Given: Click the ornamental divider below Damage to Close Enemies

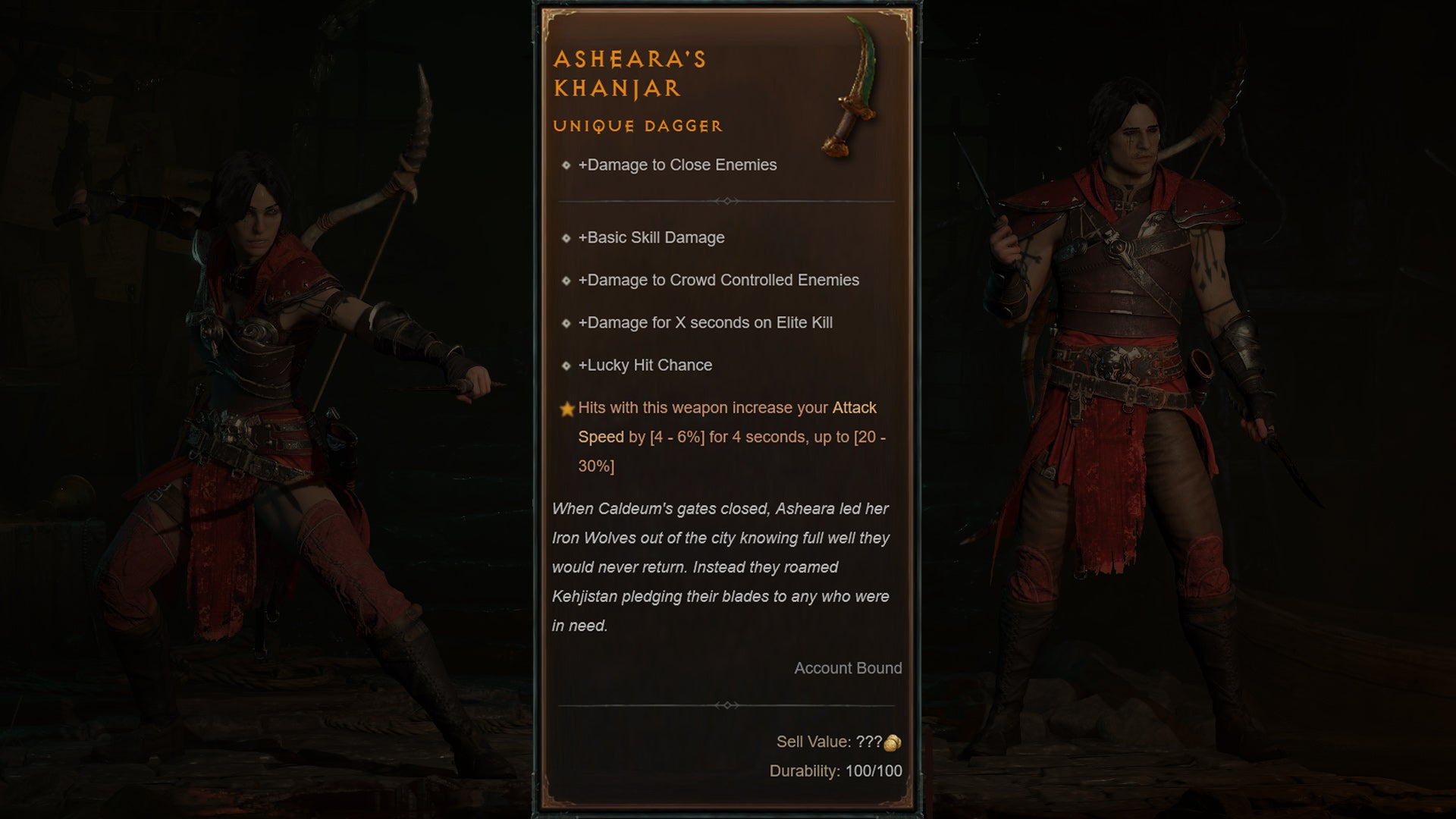Looking at the screenshot, I should (x=727, y=202).
